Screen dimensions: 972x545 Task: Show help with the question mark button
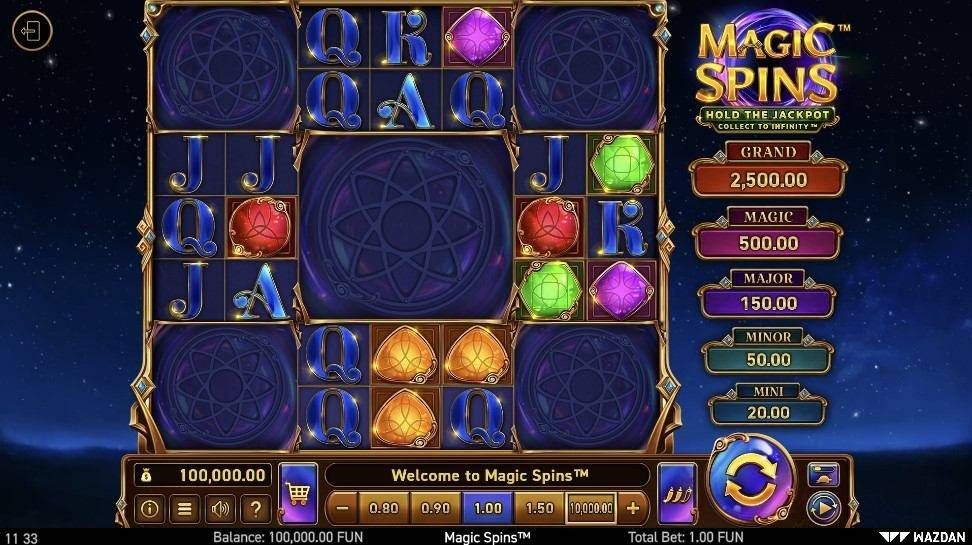(254, 509)
